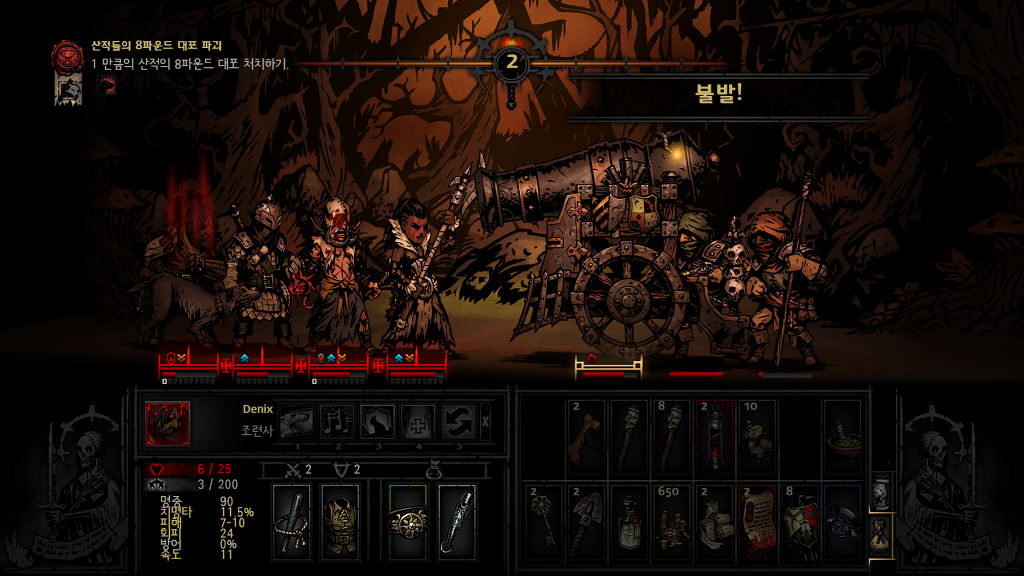The width and height of the screenshot is (1024, 576).
Task: Select the herb bowl item
Action: [x=841, y=434]
